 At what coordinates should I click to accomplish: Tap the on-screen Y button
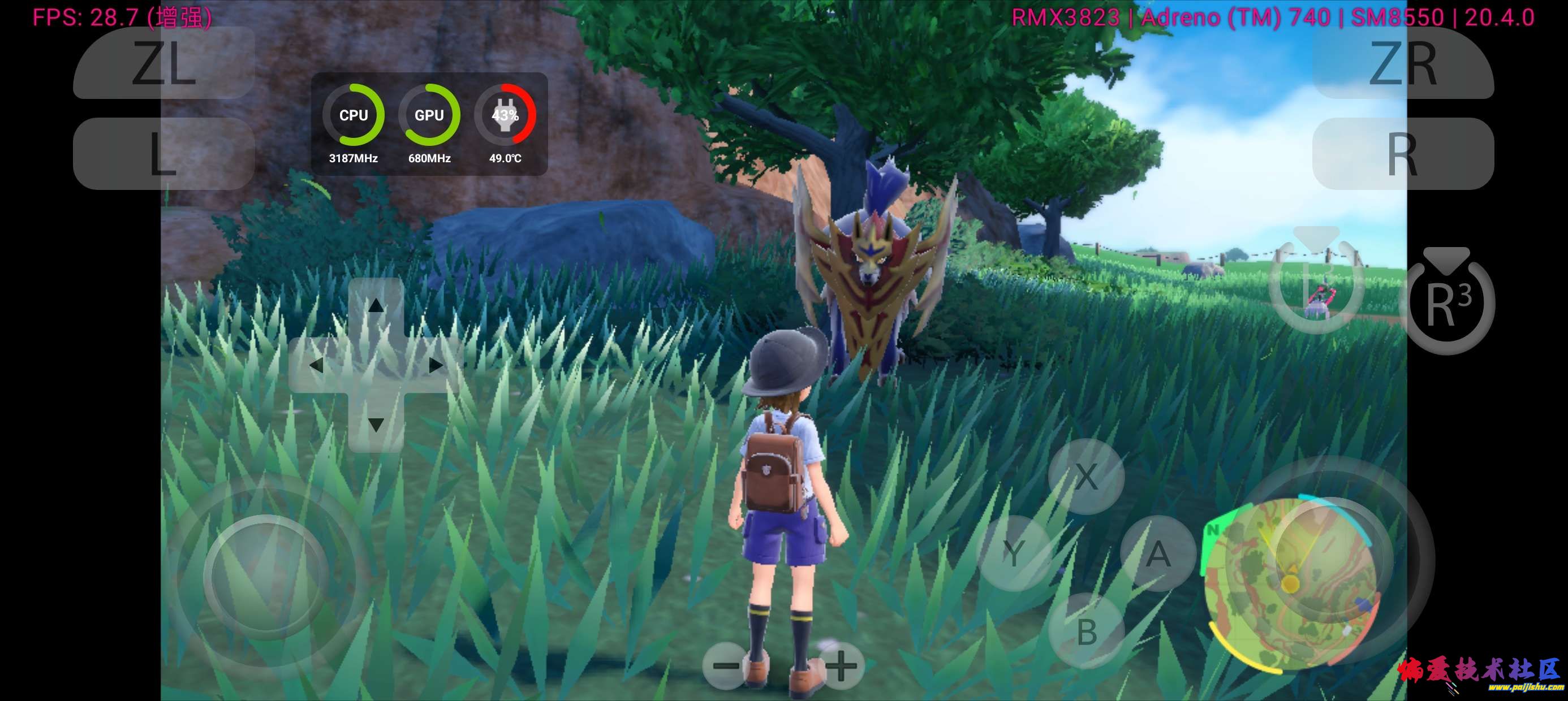(x=1014, y=553)
